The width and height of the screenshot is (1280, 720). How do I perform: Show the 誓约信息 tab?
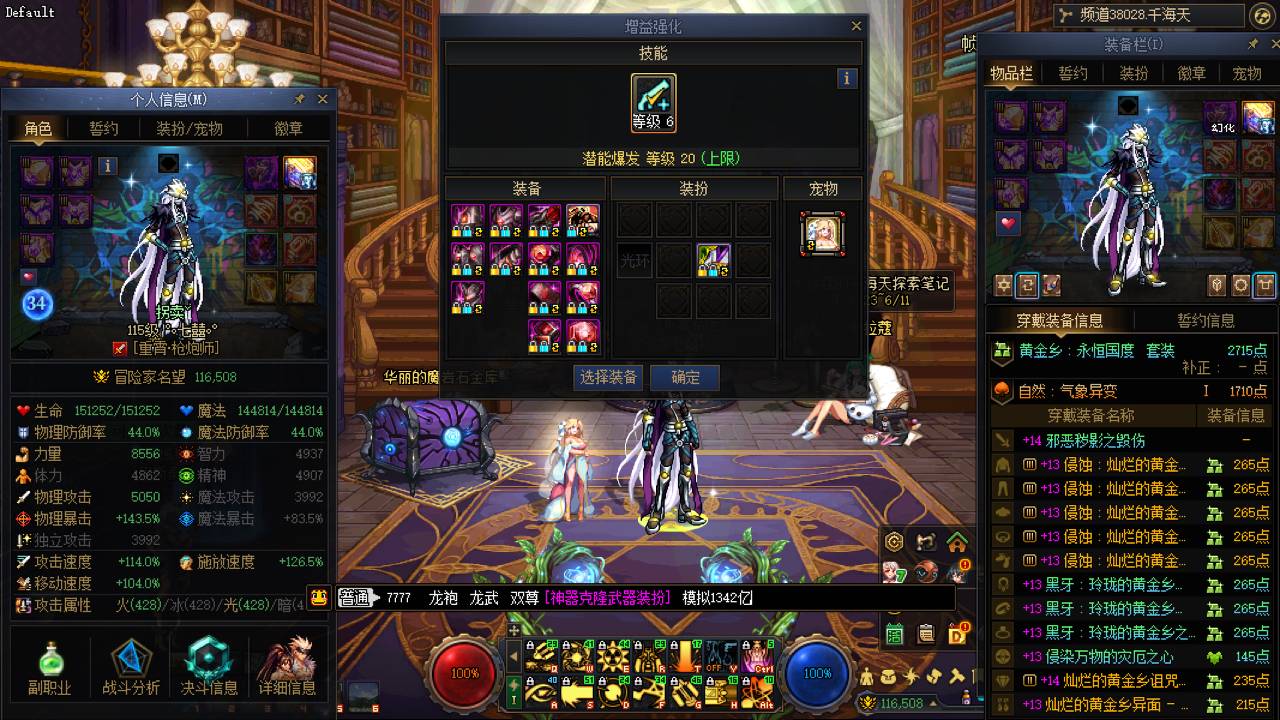point(1205,320)
